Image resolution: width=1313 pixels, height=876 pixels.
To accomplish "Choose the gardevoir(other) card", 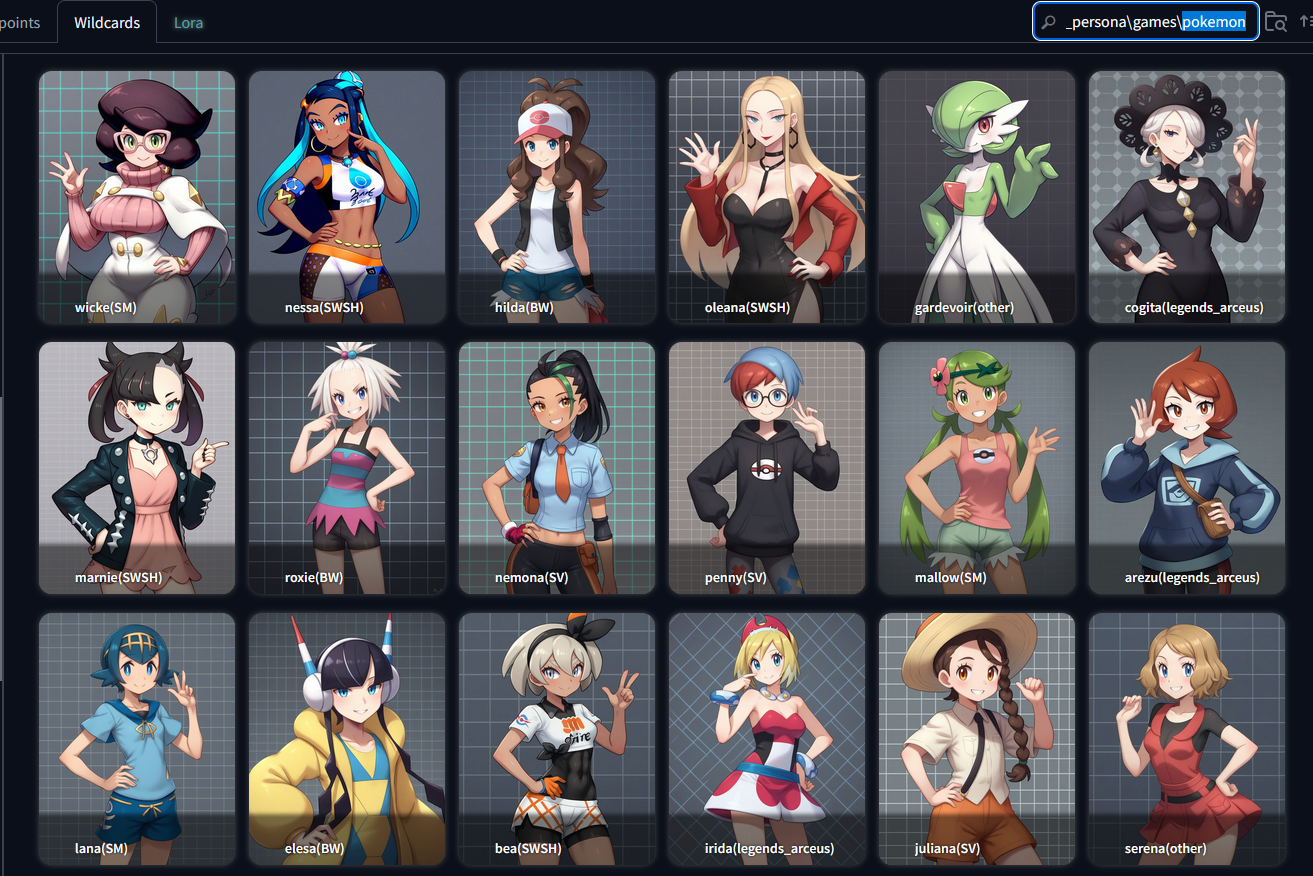I will [x=977, y=197].
